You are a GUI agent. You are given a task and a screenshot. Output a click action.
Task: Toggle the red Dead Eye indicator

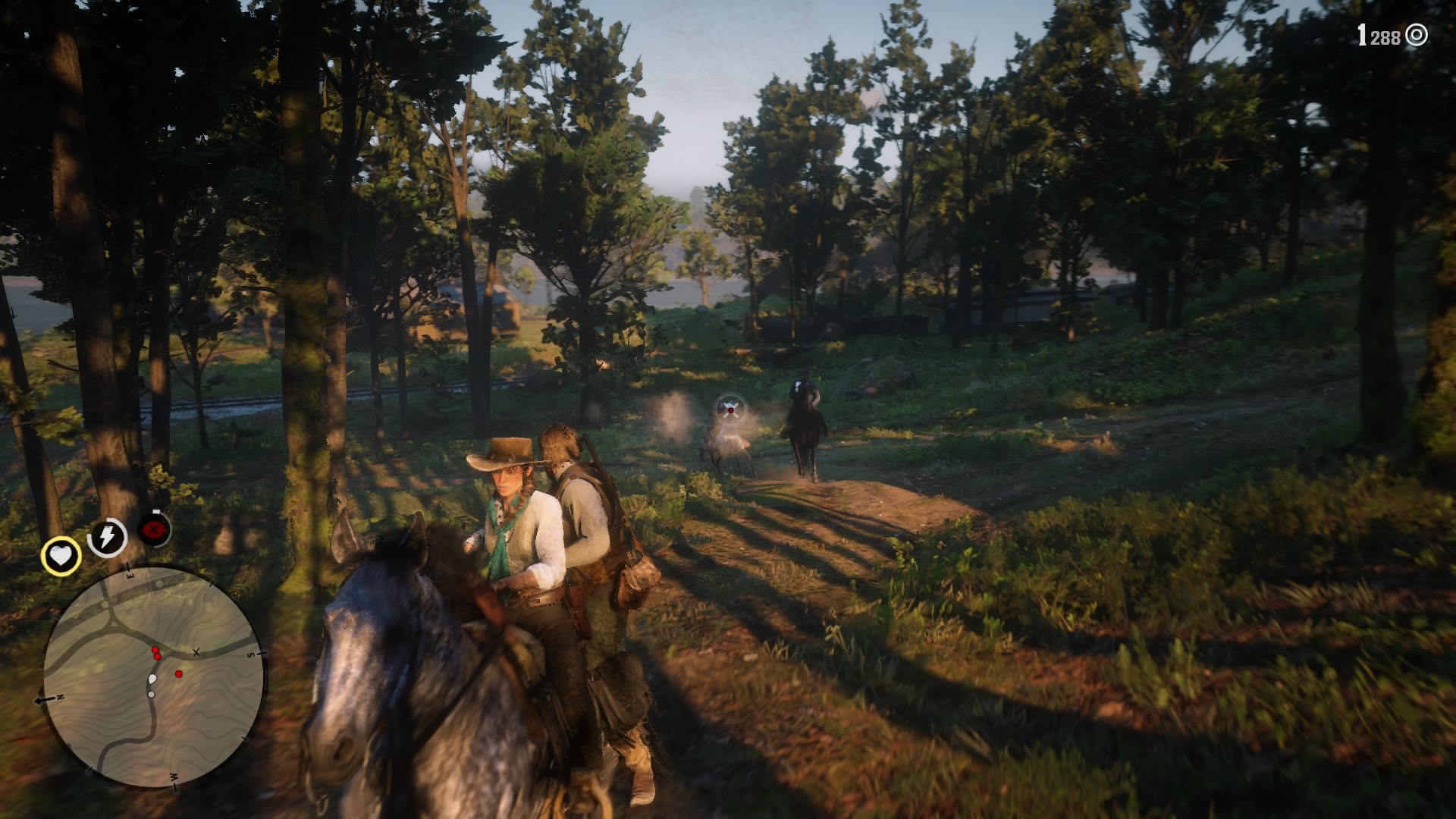point(155,529)
